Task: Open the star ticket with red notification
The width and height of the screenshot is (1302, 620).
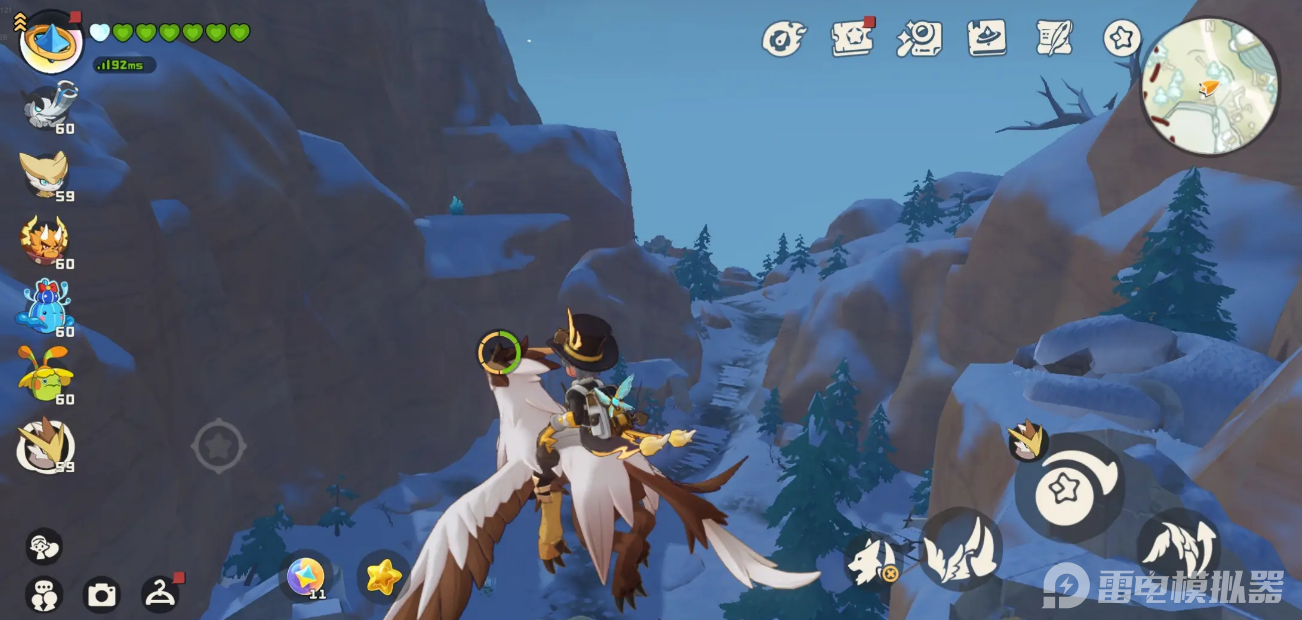Action: pyautogui.click(x=852, y=39)
